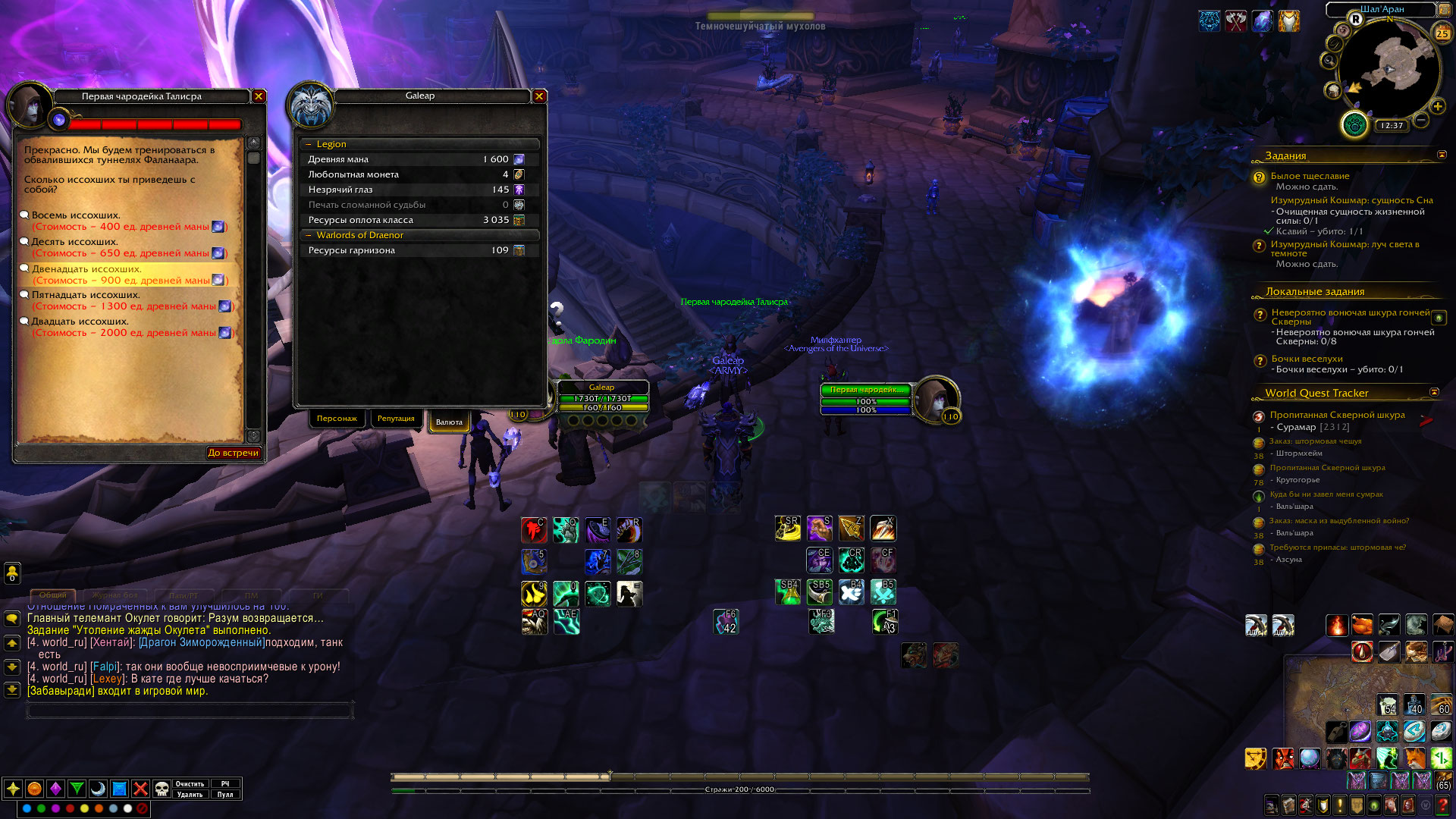Pick the twelve withered option for 900 mana

[x=86, y=269]
